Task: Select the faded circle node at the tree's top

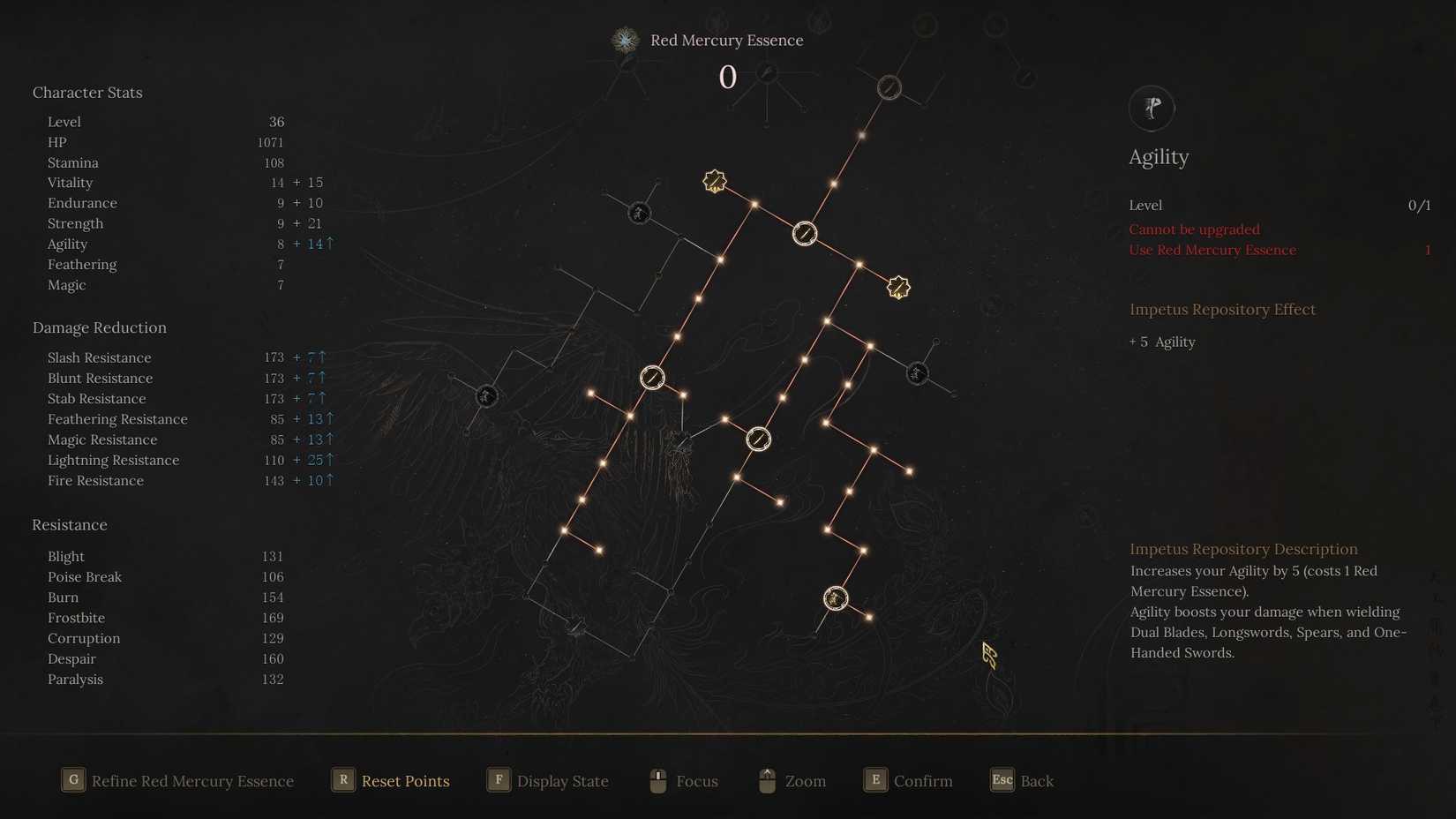Action: [x=889, y=86]
